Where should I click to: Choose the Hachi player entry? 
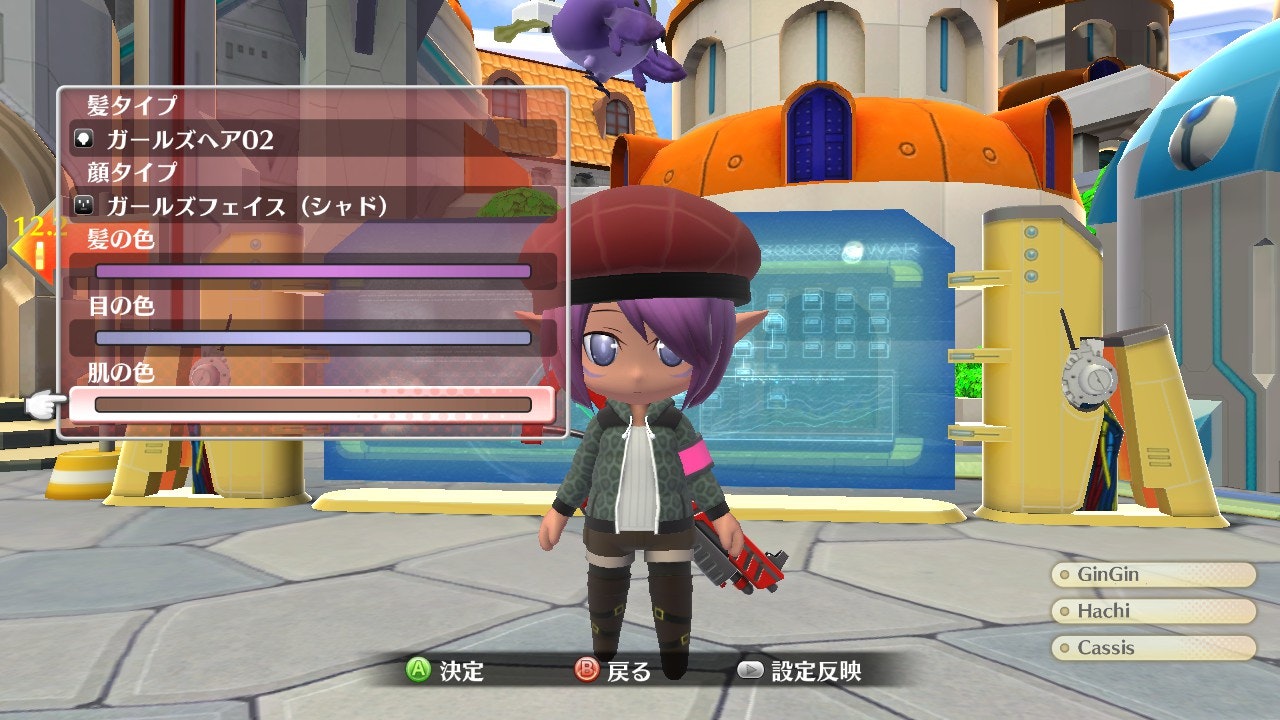click(1153, 611)
